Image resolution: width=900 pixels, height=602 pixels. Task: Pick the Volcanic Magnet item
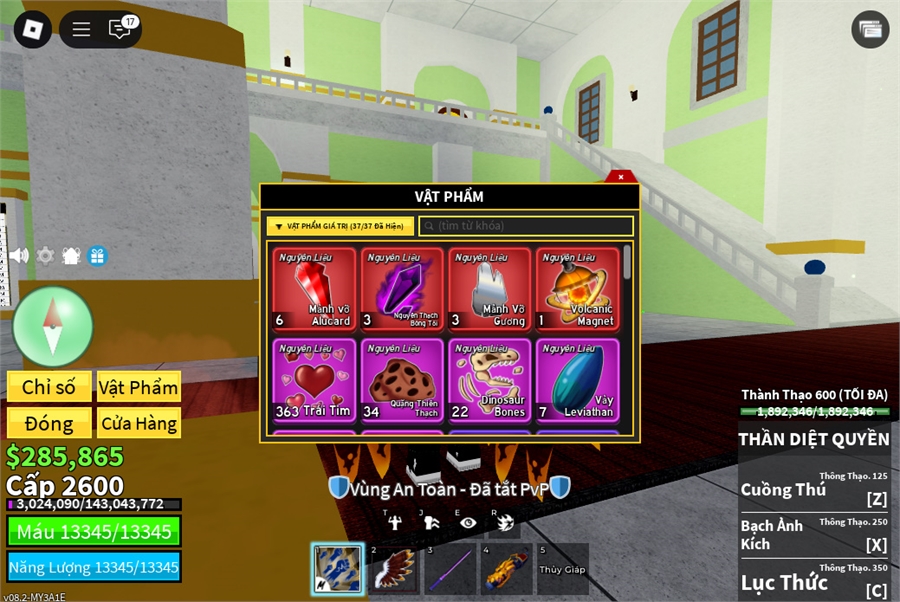(x=577, y=289)
